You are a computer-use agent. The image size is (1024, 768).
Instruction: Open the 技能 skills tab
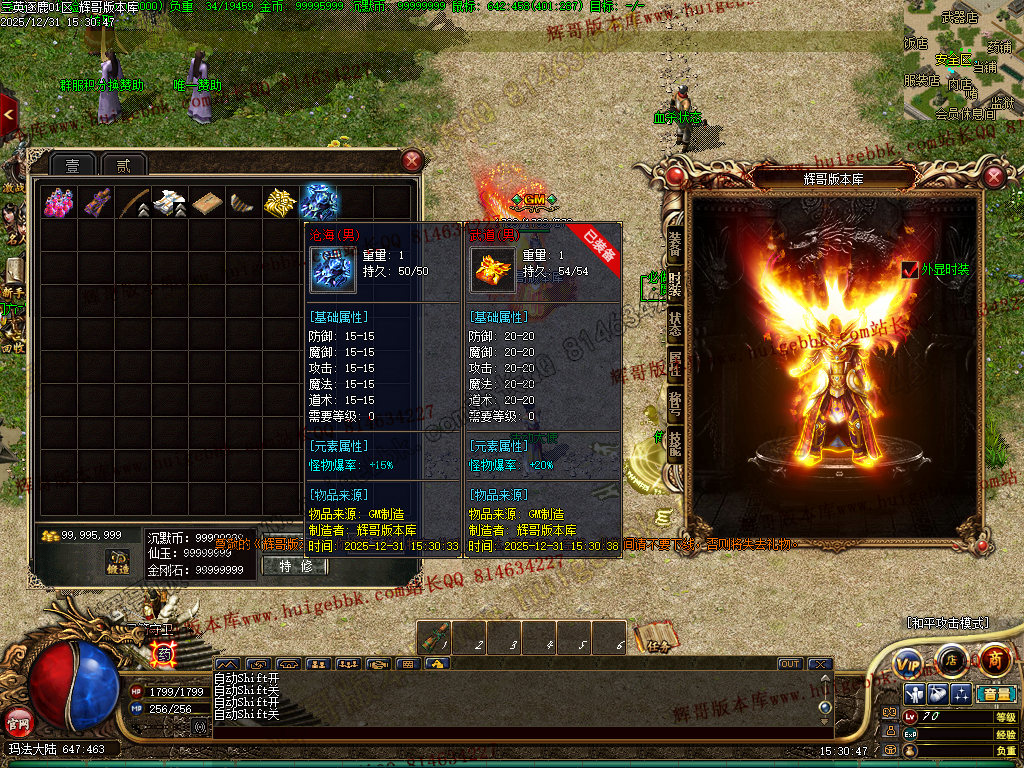[675, 445]
